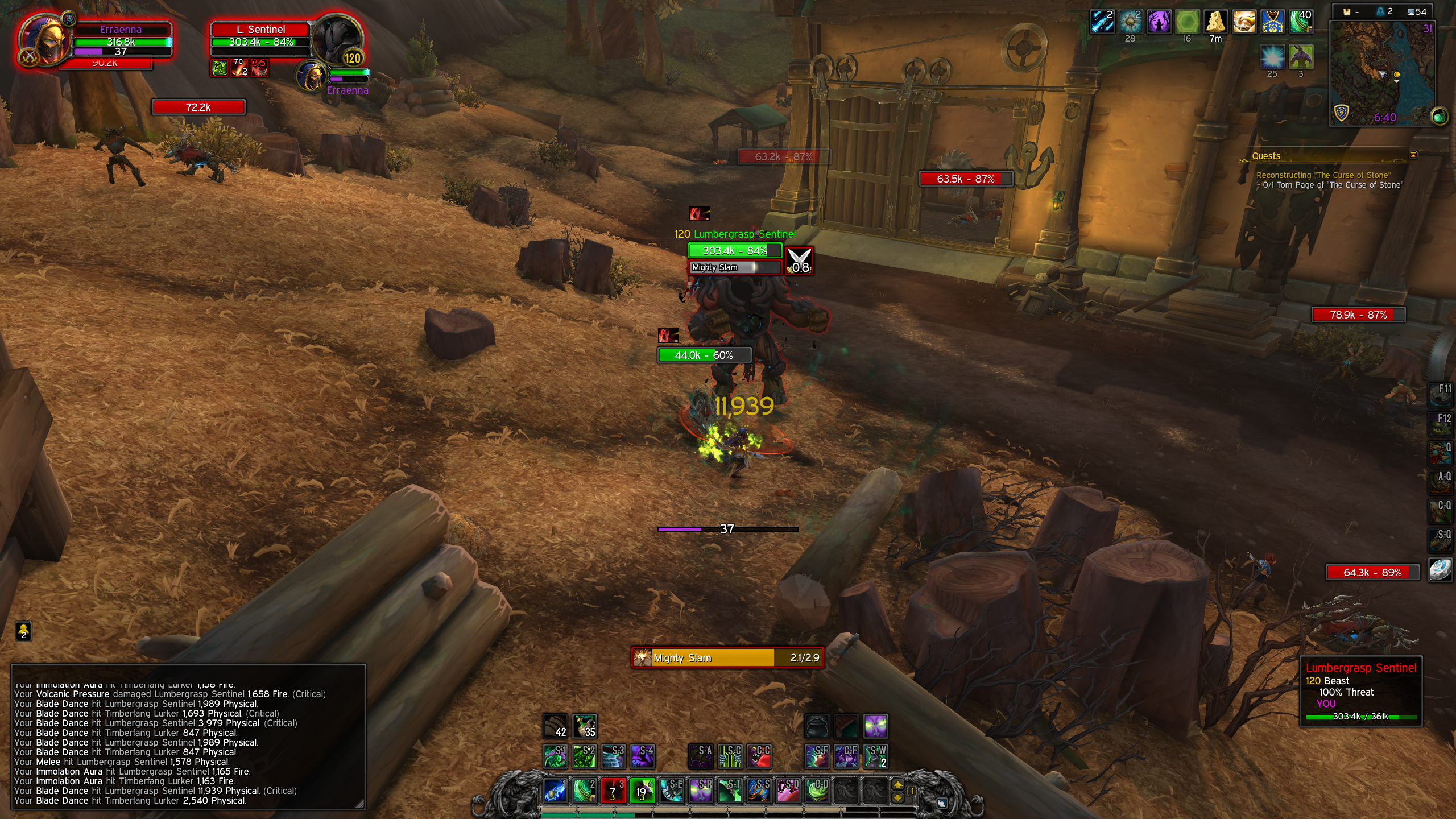The width and height of the screenshot is (1456, 819).
Task: Click the Lumbergrasp Sentinel nameplate health bar
Action: pyautogui.click(x=735, y=250)
